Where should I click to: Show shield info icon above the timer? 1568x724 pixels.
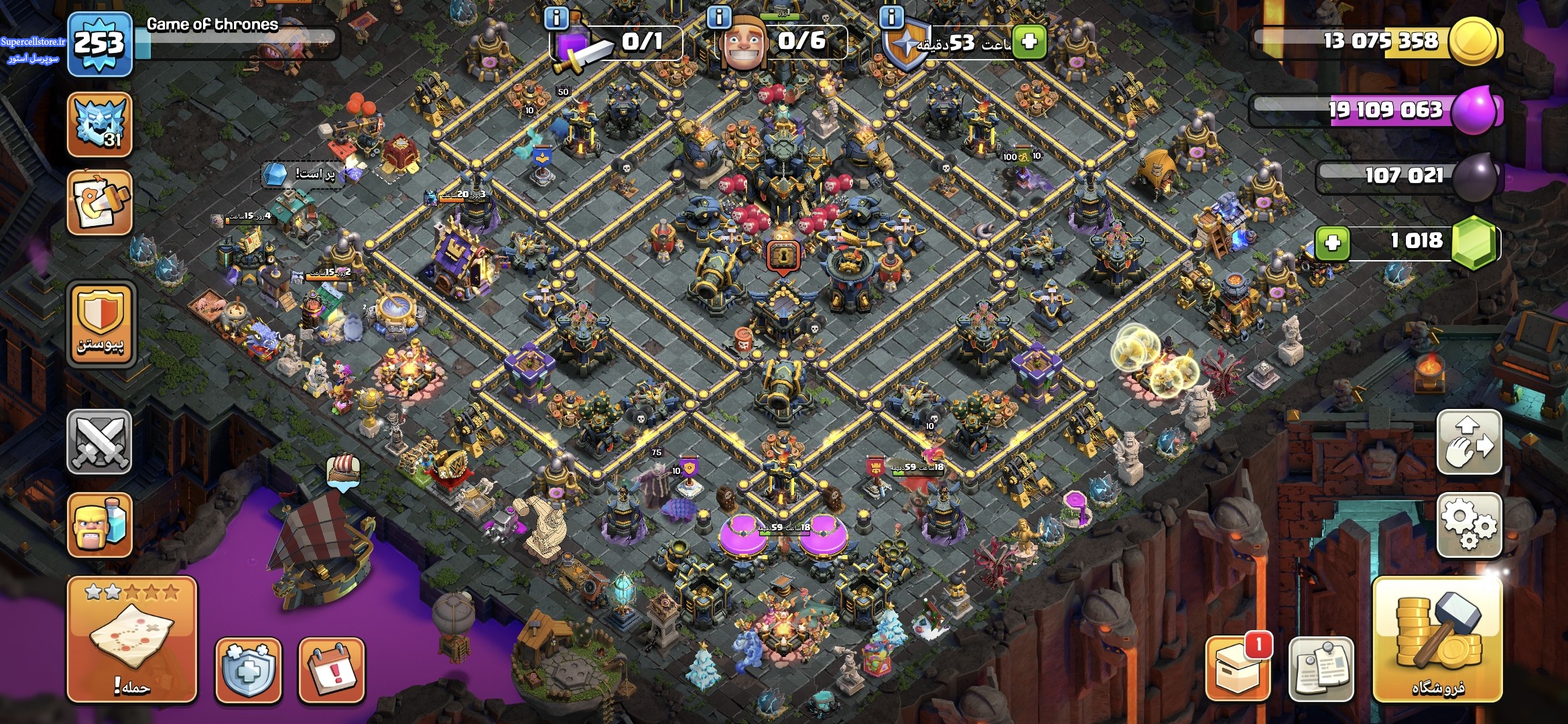tap(891, 17)
